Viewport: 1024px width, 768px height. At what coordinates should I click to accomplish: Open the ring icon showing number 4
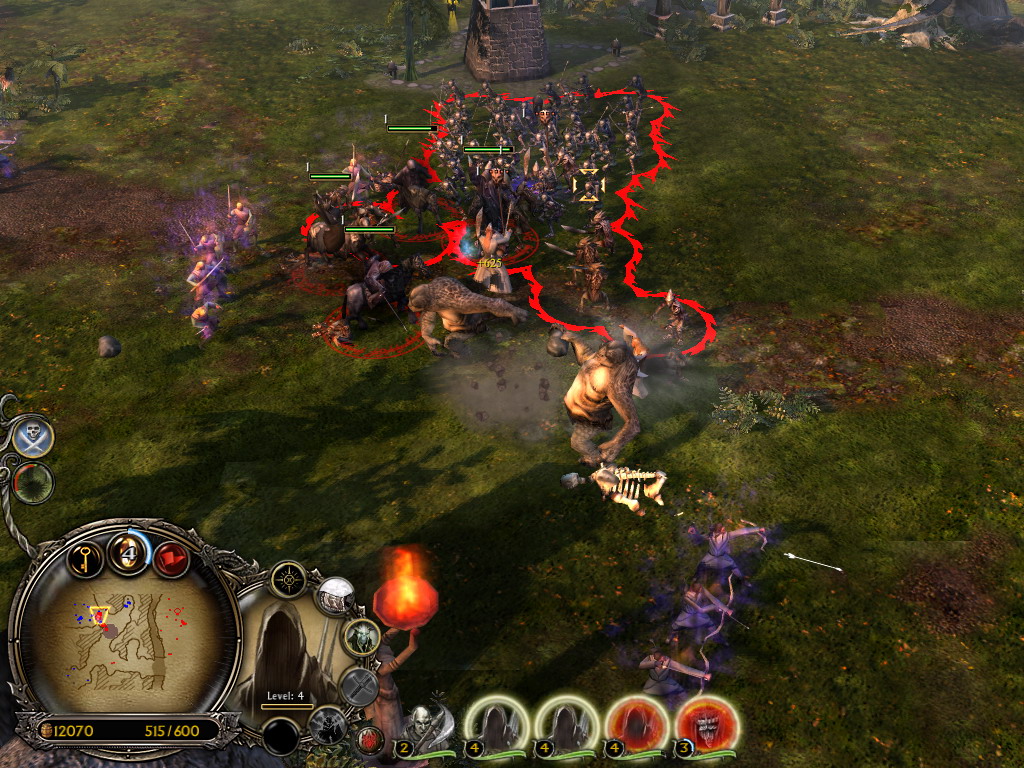point(129,554)
